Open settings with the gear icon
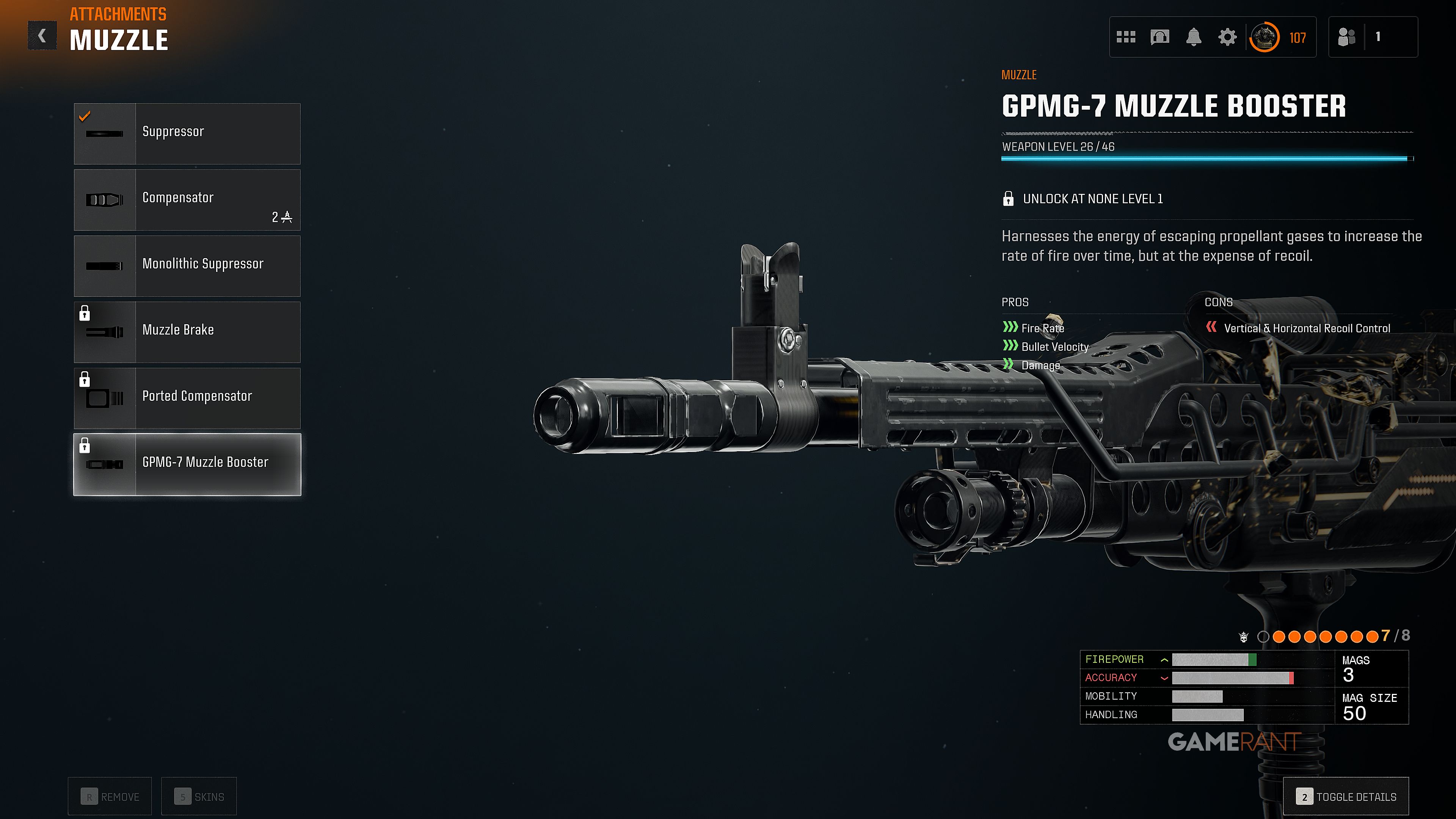 [1227, 37]
